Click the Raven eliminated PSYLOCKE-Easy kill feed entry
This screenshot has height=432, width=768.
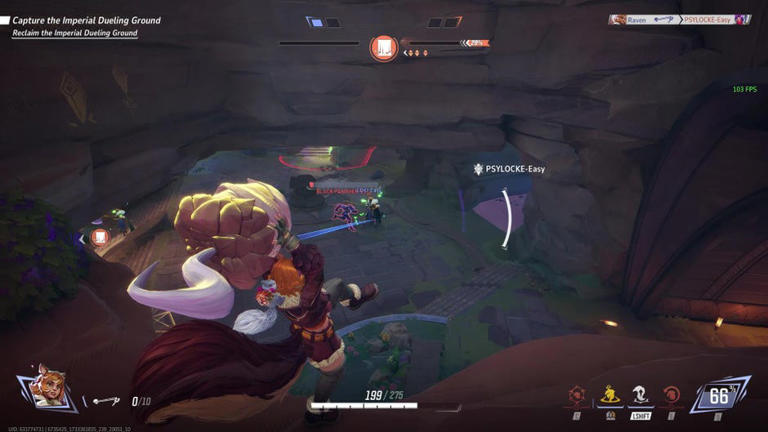tap(680, 20)
